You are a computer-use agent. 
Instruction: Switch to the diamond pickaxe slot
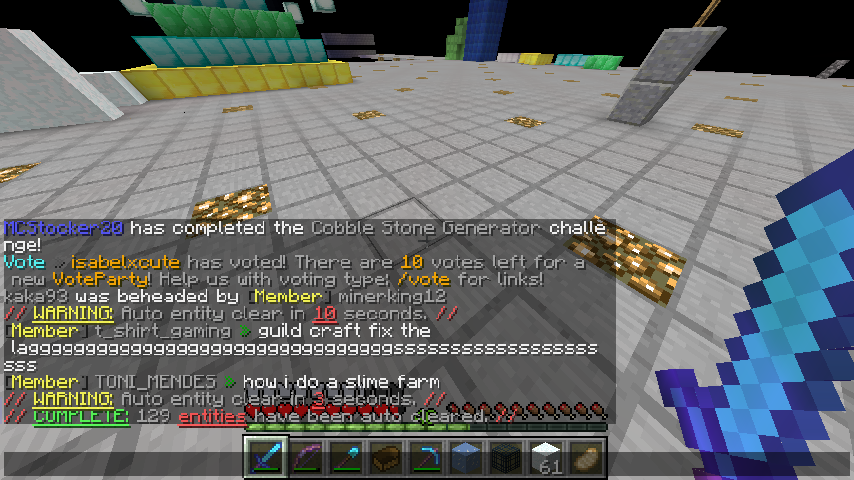[427, 458]
